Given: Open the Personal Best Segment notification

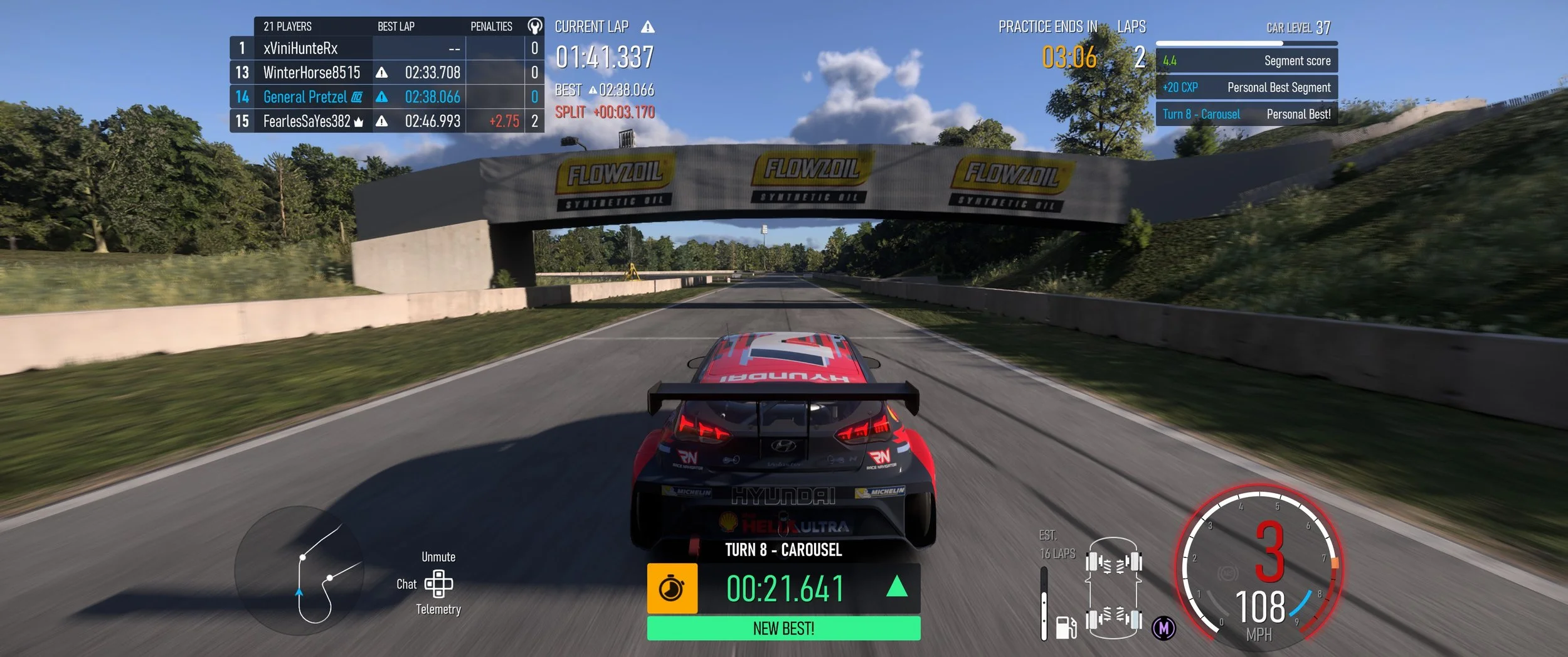Looking at the screenshot, I should (x=1246, y=88).
